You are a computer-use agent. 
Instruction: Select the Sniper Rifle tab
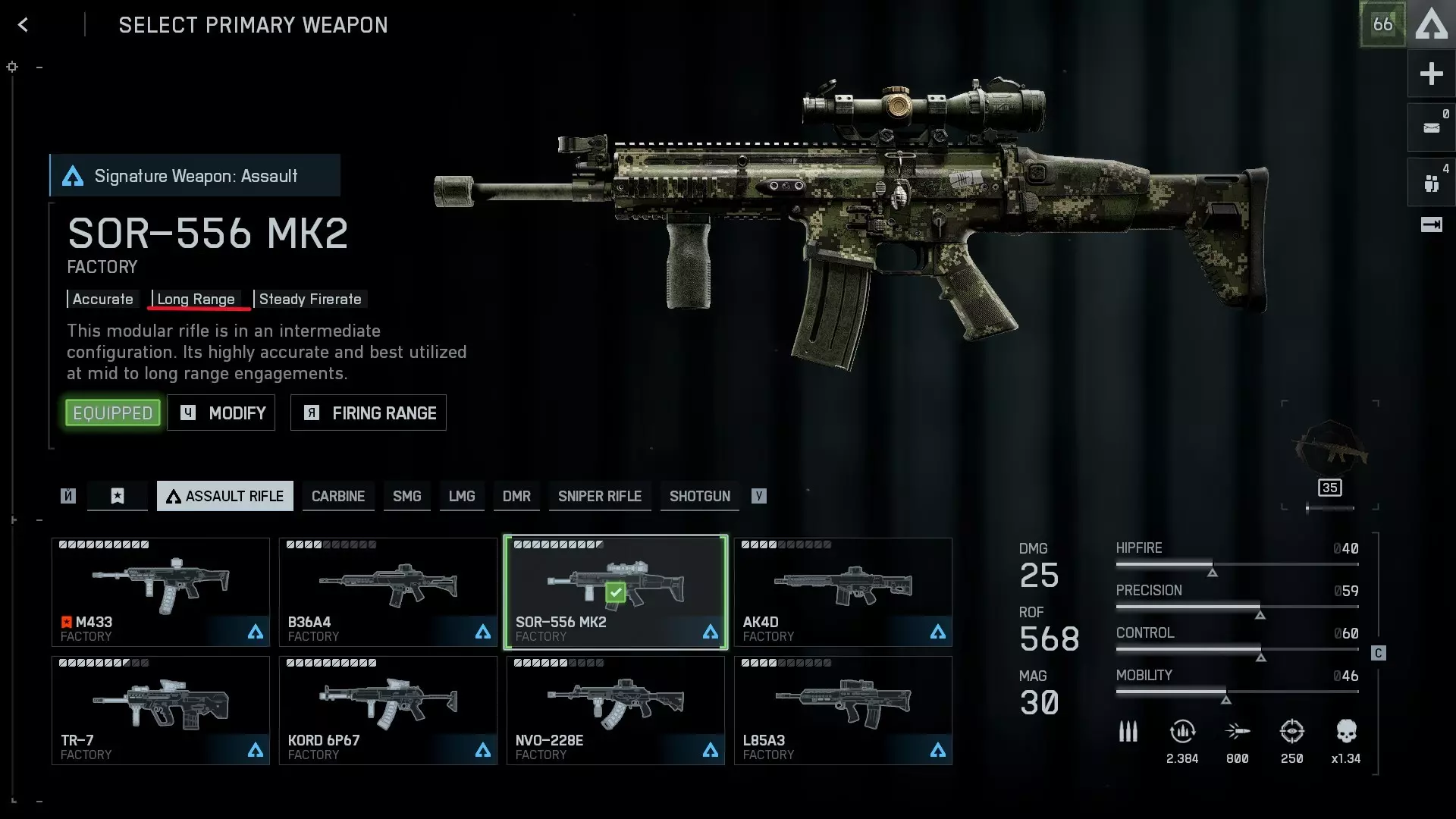pyautogui.click(x=599, y=497)
